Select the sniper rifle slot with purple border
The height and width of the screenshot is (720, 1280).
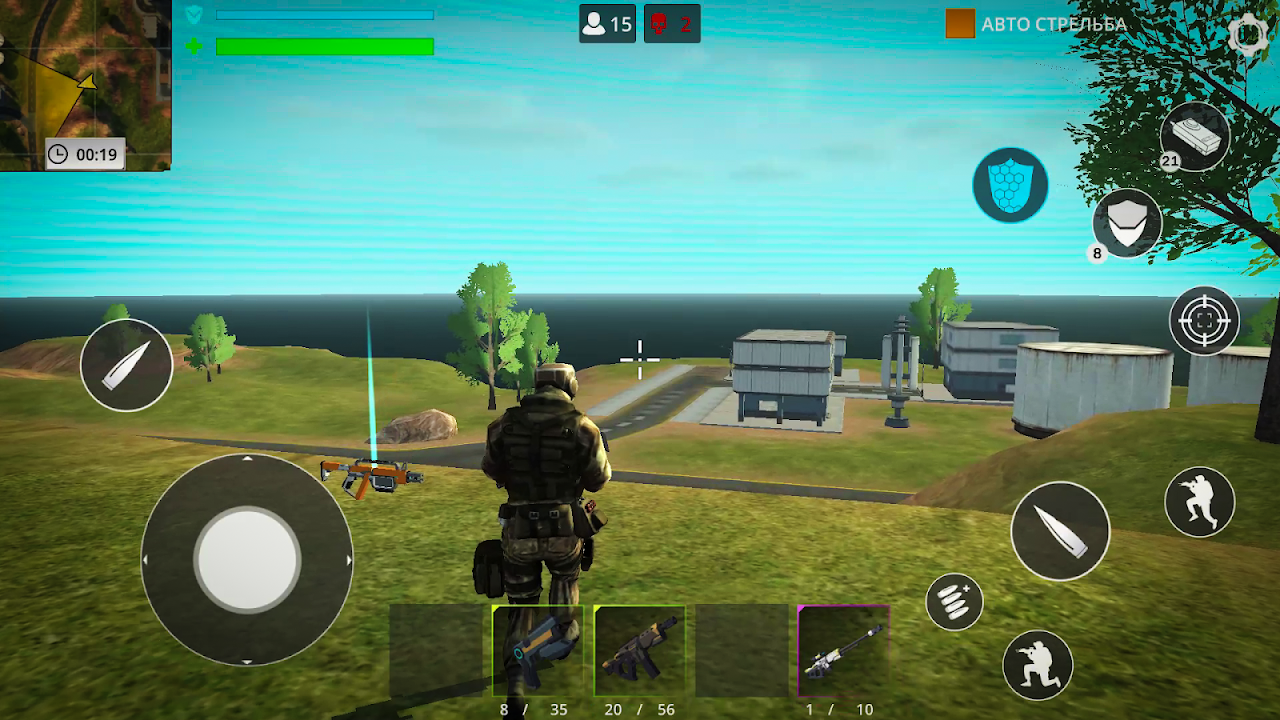pos(843,651)
